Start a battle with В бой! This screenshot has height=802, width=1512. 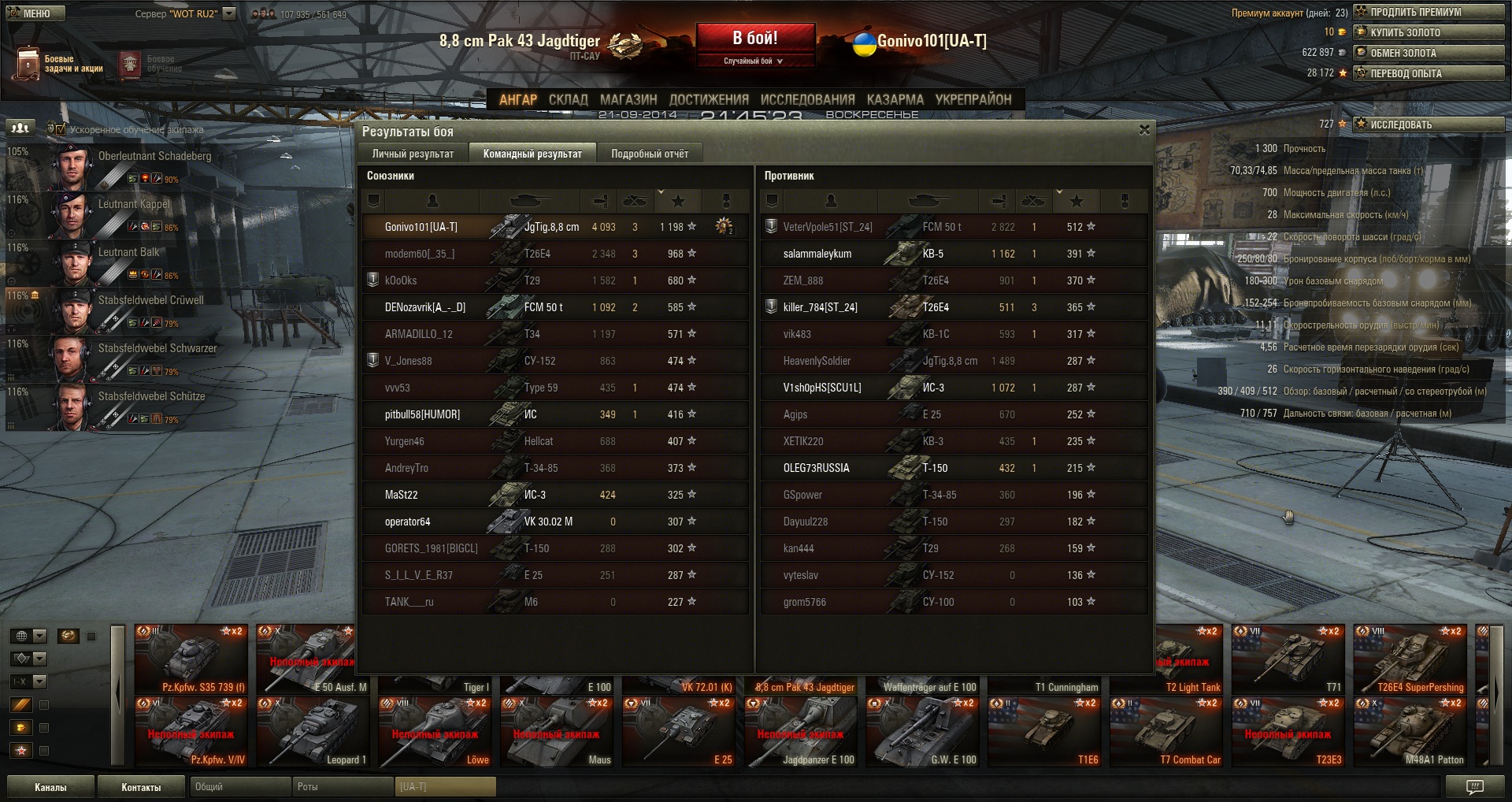coord(754,39)
